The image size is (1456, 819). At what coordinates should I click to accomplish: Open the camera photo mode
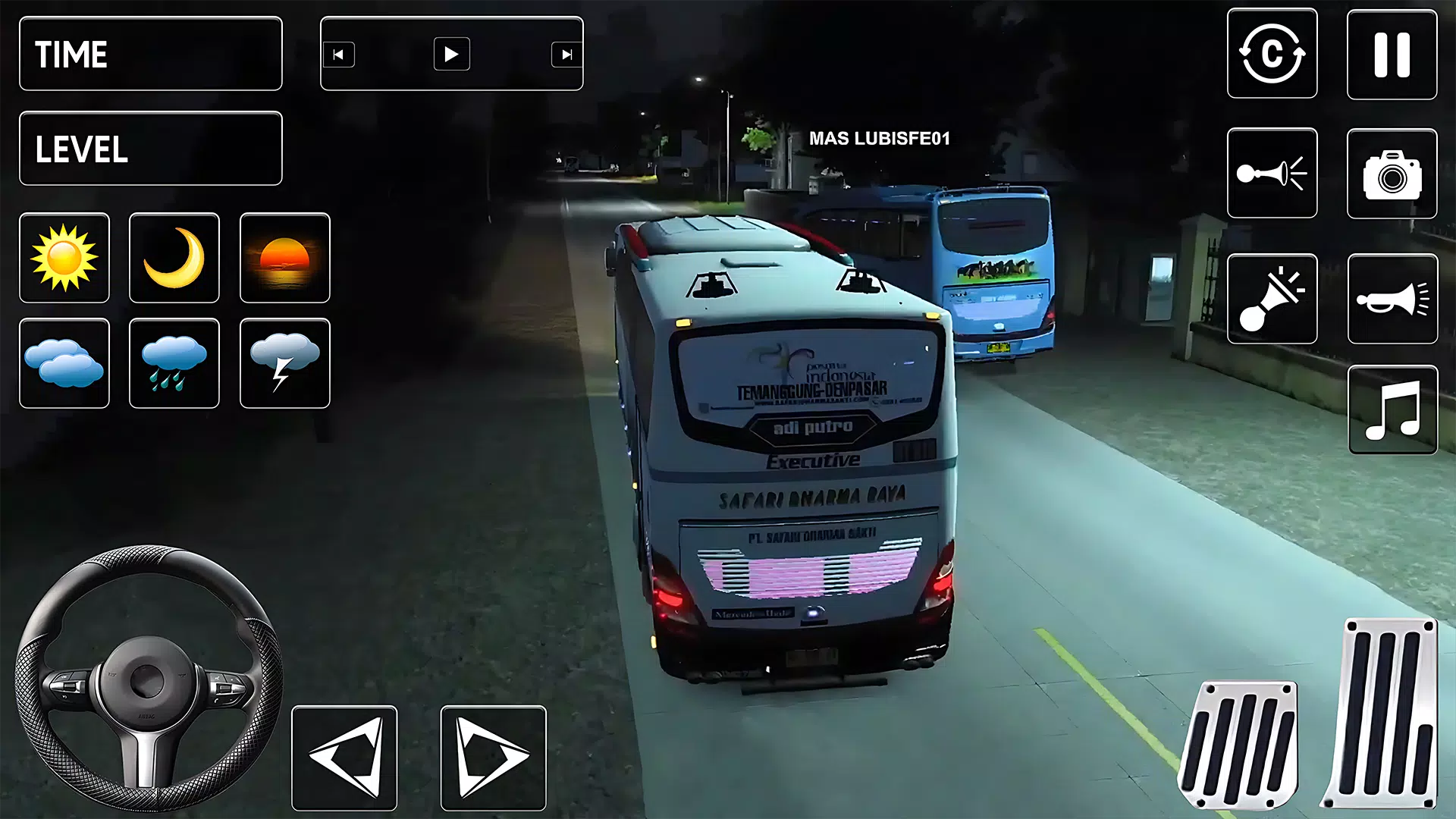pyautogui.click(x=1392, y=174)
